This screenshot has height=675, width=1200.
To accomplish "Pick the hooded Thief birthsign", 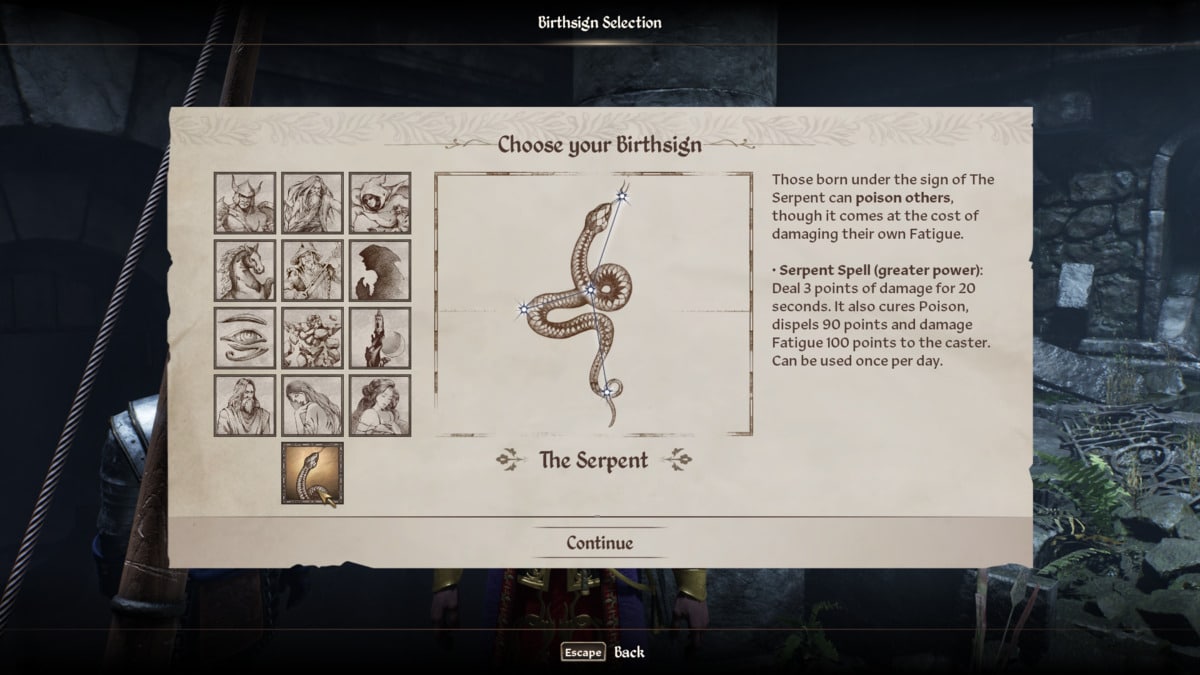I will pyautogui.click(x=380, y=203).
